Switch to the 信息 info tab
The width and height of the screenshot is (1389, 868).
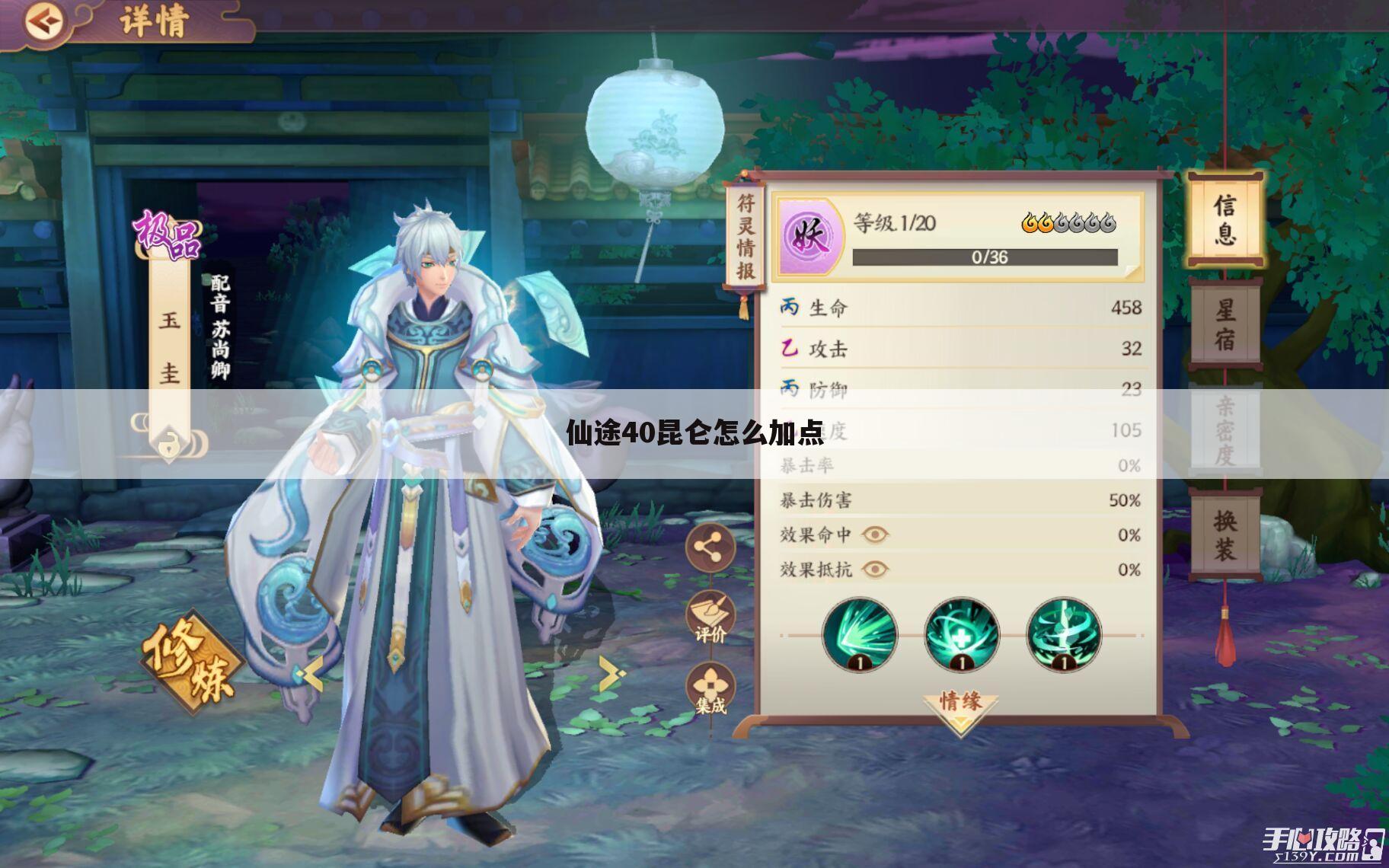pyautogui.click(x=1224, y=220)
